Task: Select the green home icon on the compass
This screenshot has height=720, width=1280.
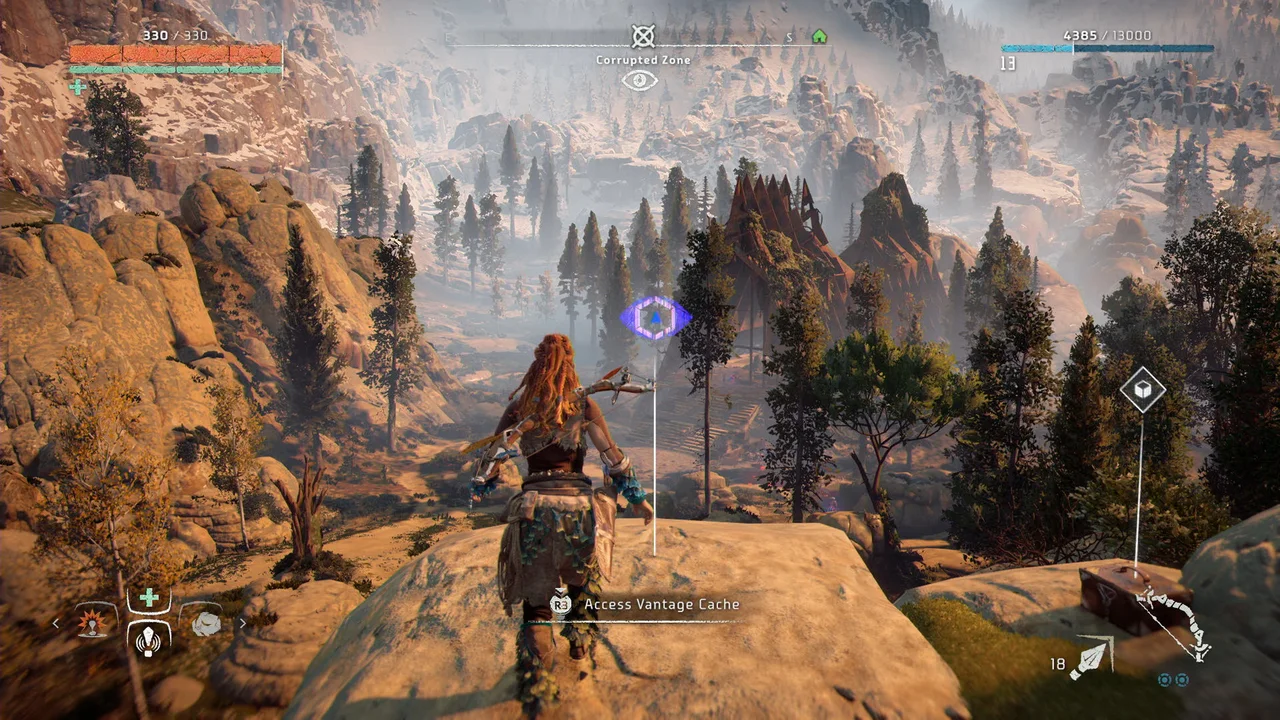Action: pos(819,36)
